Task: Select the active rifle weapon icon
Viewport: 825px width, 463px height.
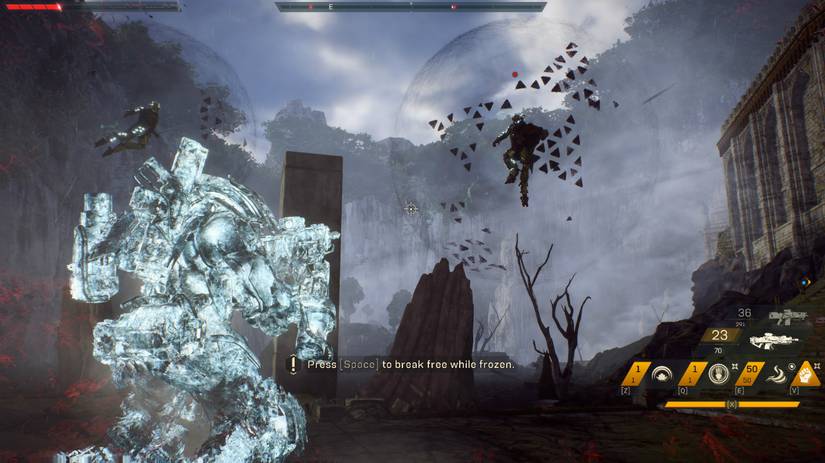Action: [x=773, y=340]
